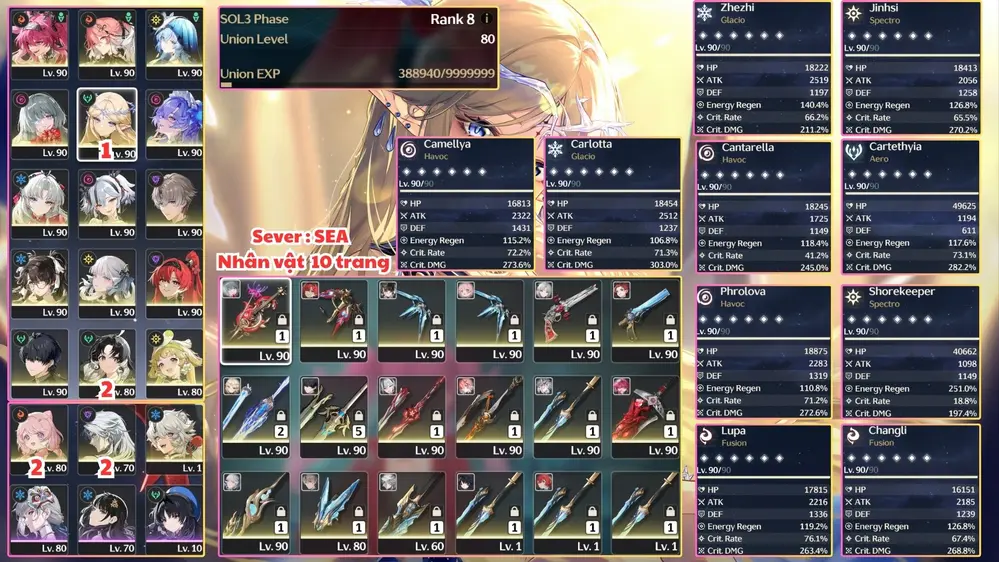Open Carlotta's stat card

click(x=612, y=205)
